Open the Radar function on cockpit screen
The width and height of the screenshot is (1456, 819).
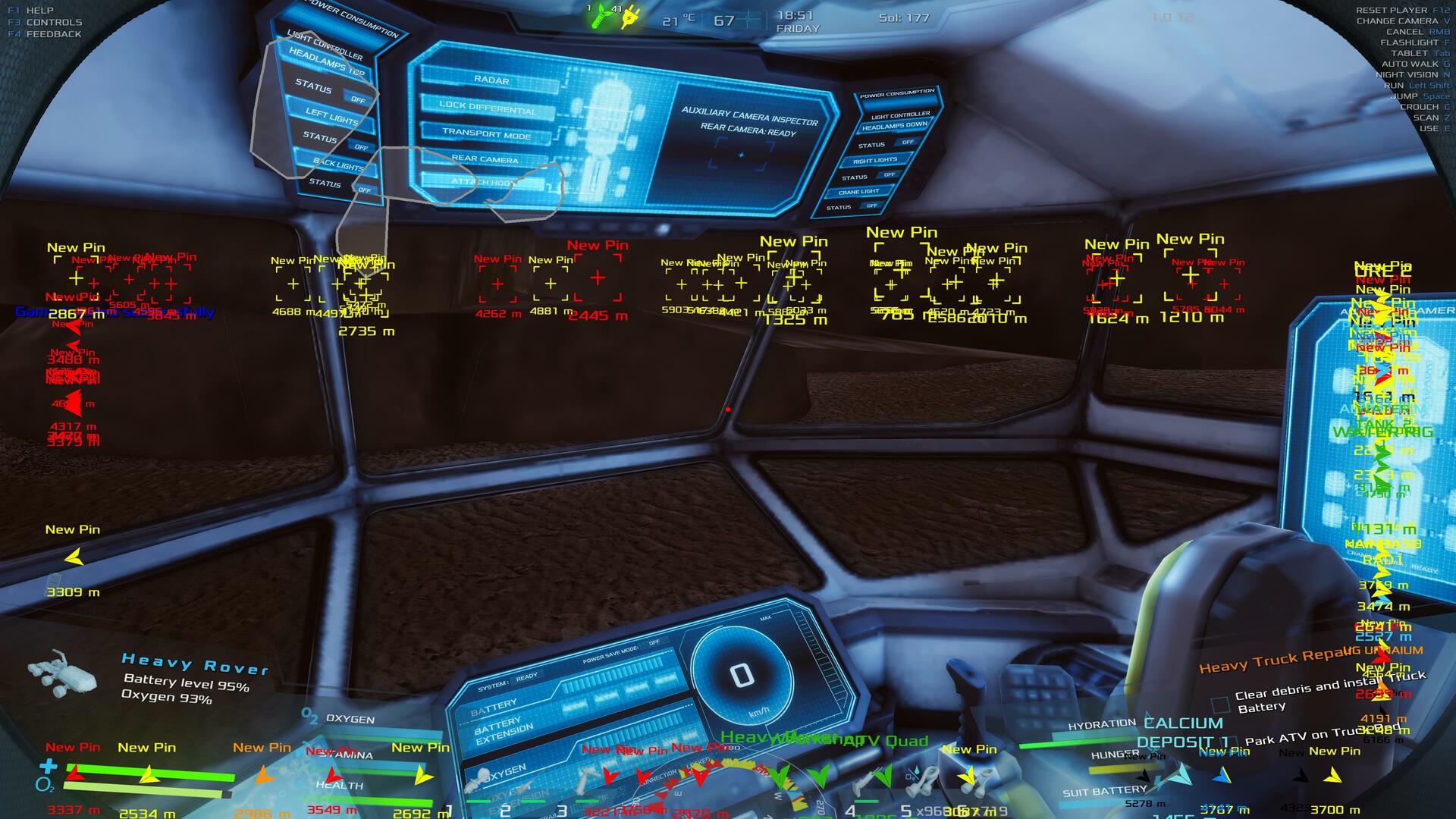click(x=491, y=80)
